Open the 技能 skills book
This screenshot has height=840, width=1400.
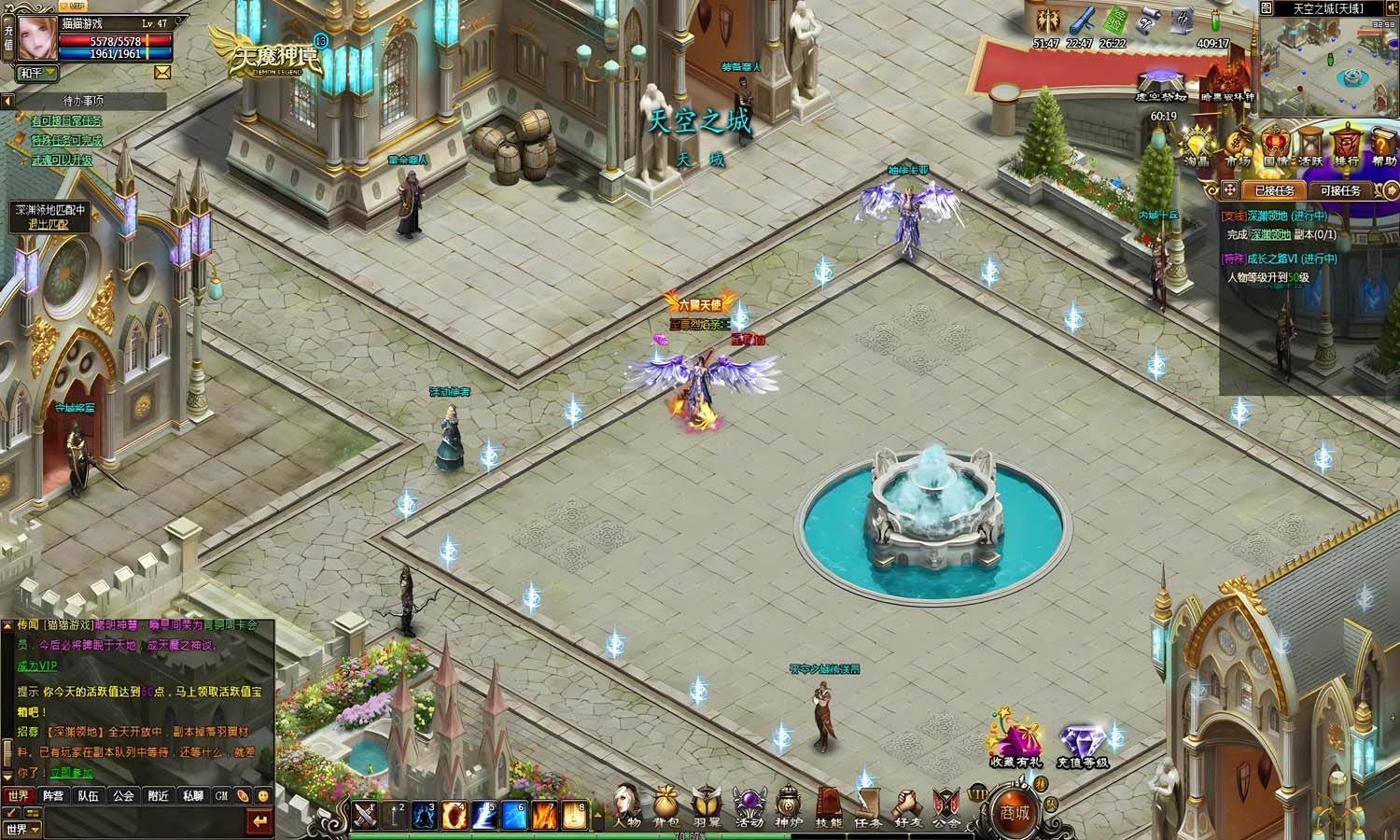pos(829,805)
